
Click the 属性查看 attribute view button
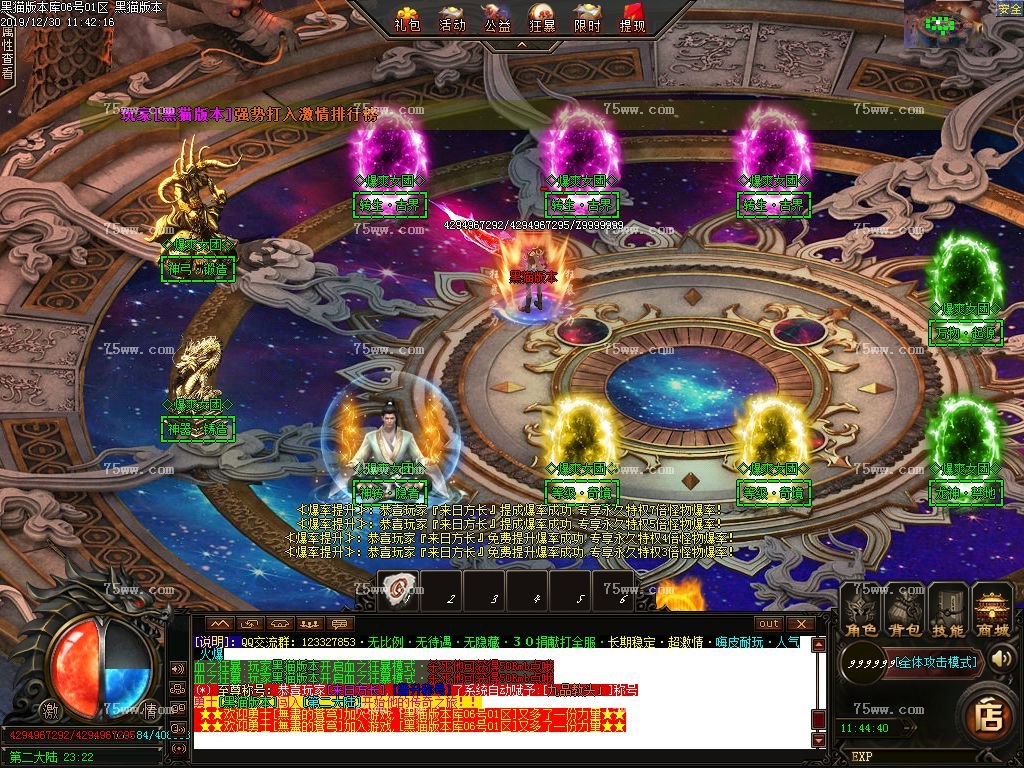point(7,52)
